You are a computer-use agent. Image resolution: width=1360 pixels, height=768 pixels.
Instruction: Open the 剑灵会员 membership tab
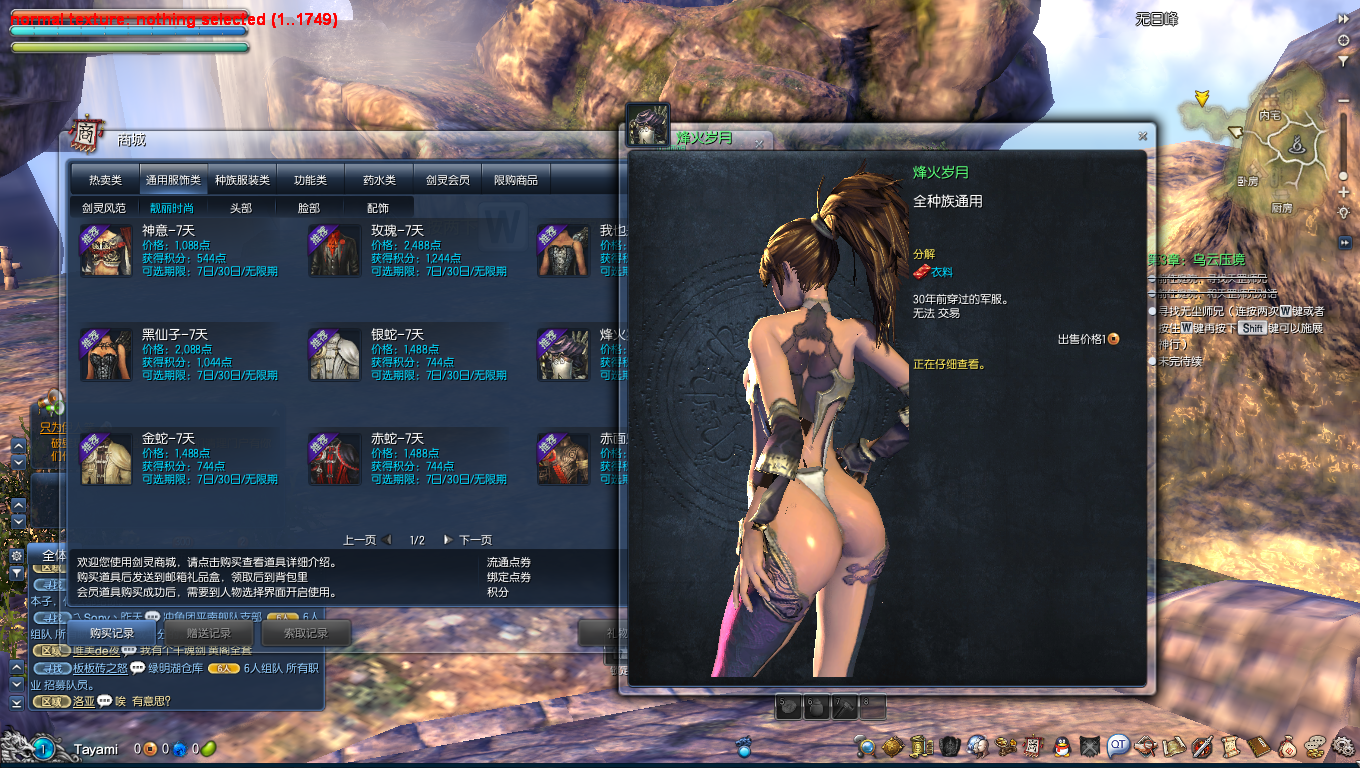[447, 180]
